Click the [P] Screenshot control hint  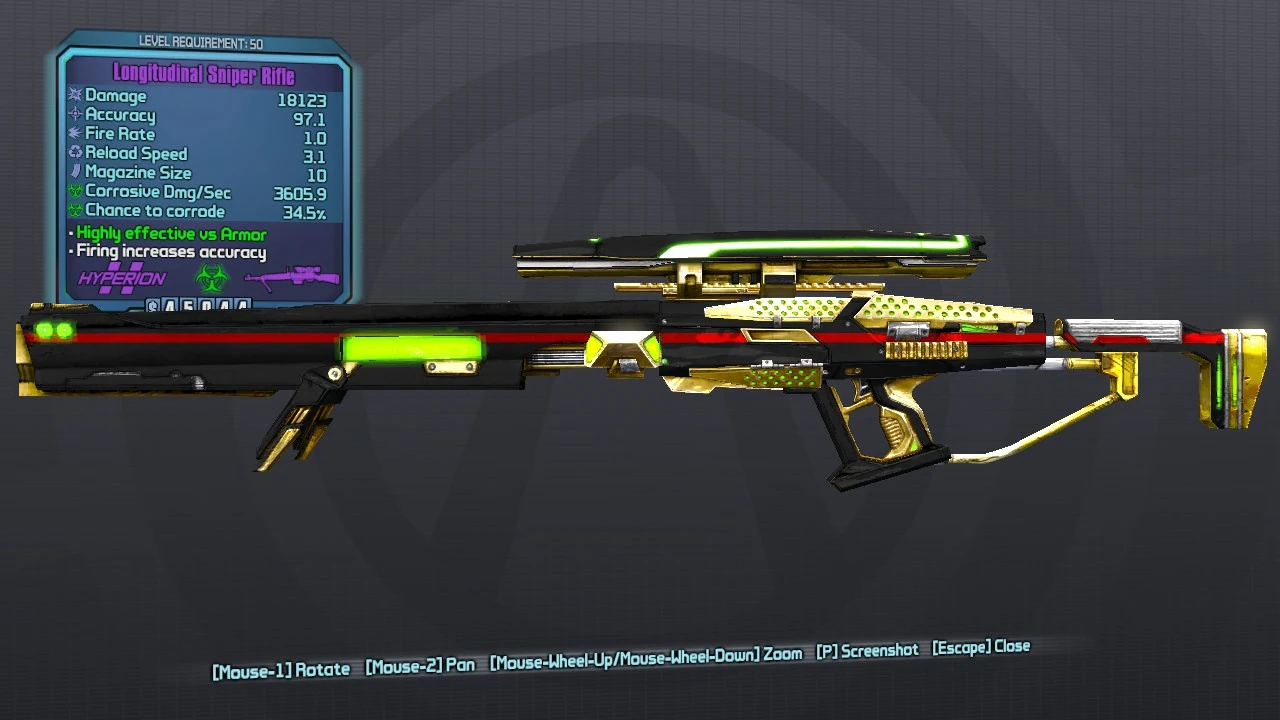point(866,647)
